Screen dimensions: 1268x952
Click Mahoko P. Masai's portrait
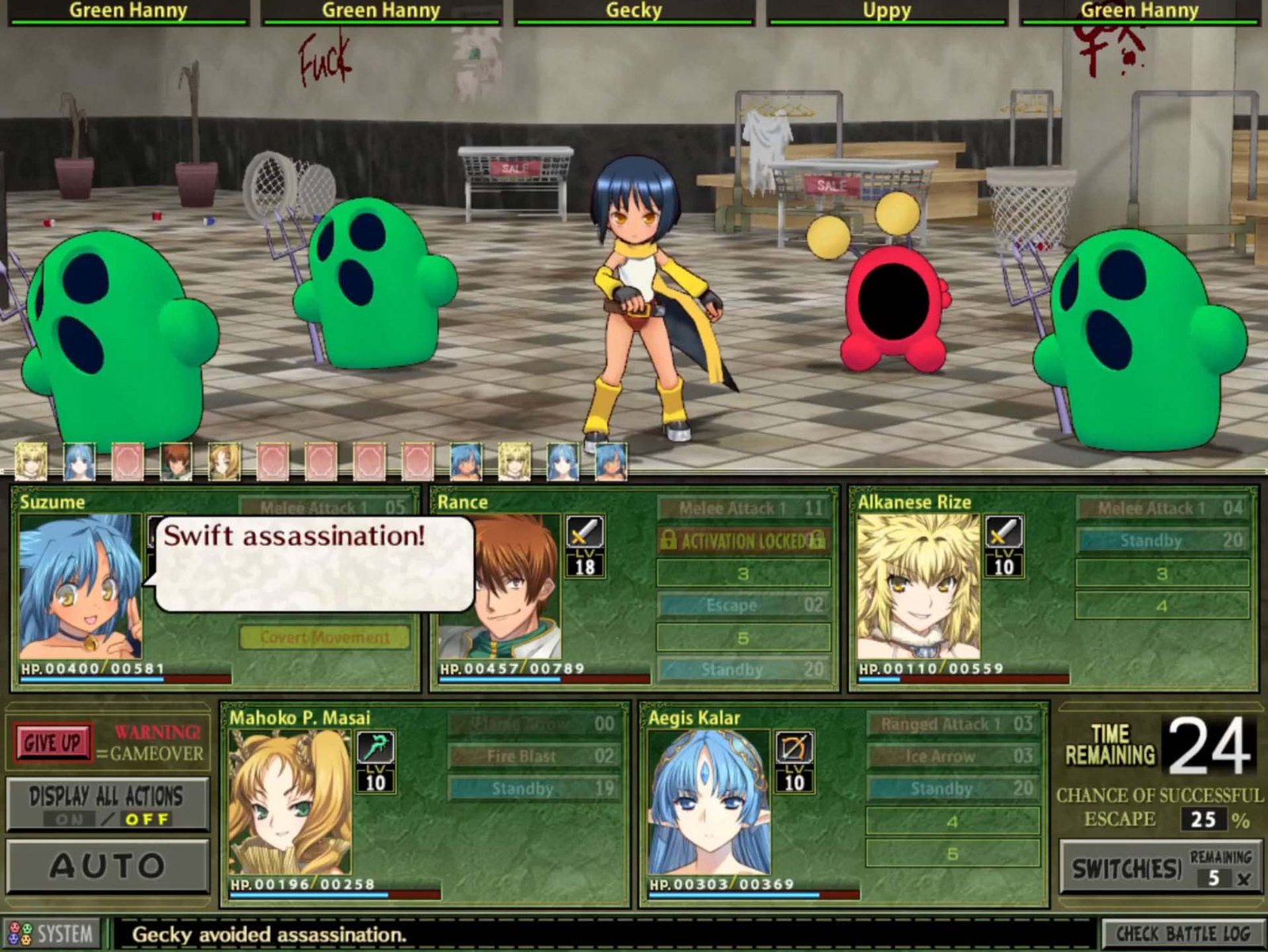pos(289,802)
